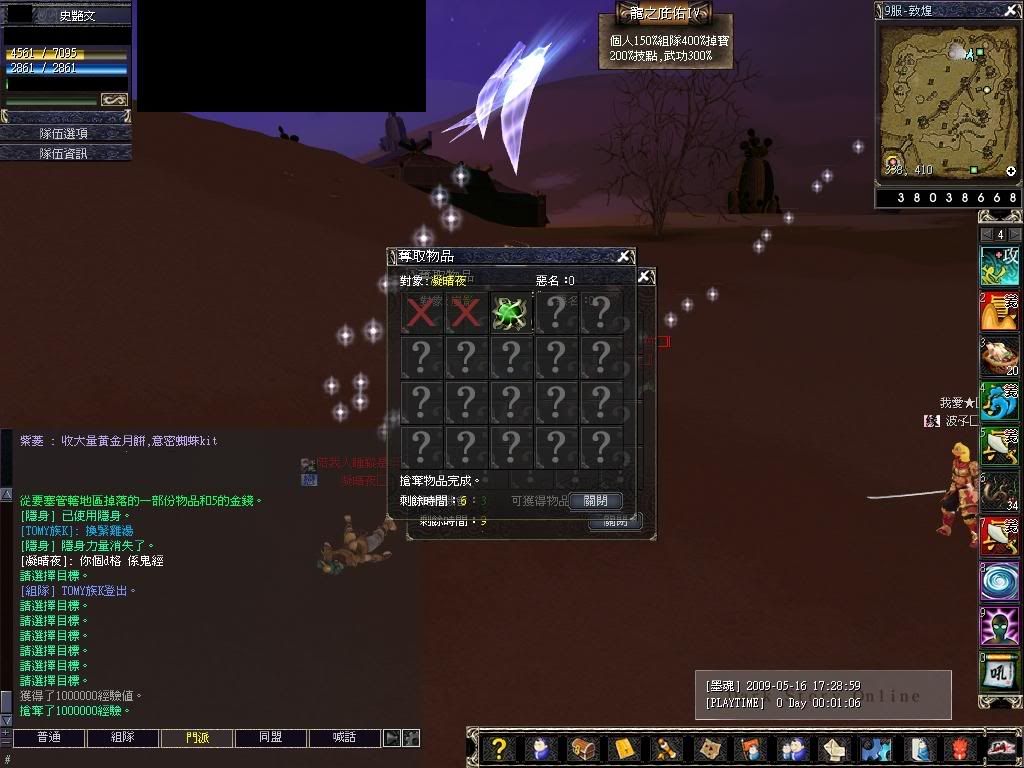The height and width of the screenshot is (768, 1024).
Task: Open the parchment map icon in toolbar
Action: point(709,749)
